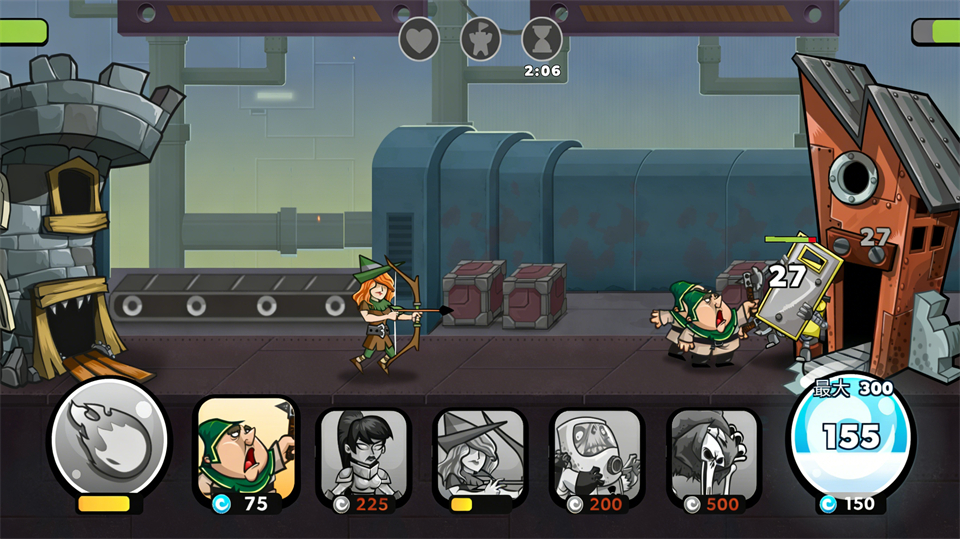Image resolution: width=960 pixels, height=539 pixels.
Task: Pick the plague doctor unit costing 500
Action: click(x=714, y=452)
